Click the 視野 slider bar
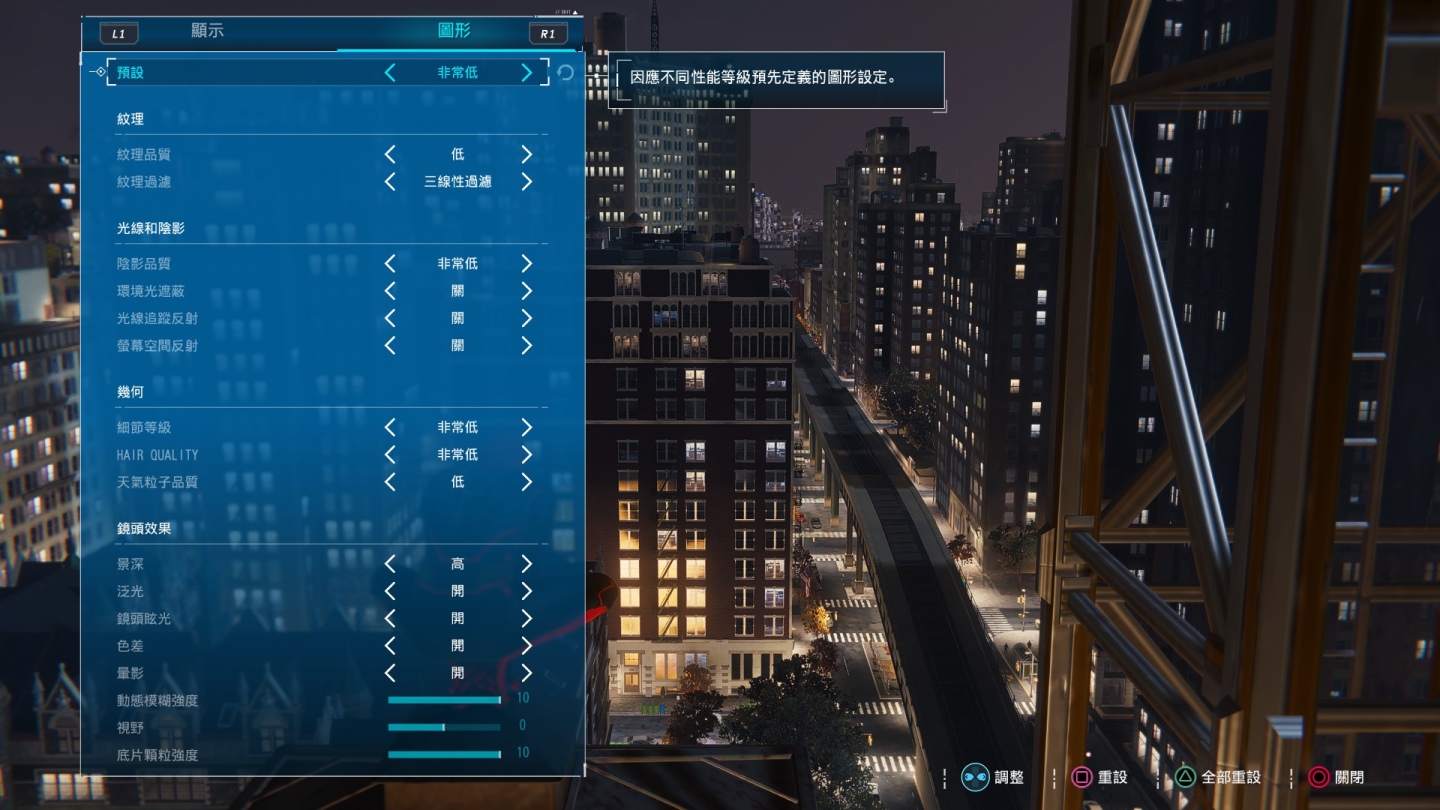Screen dimensions: 1440x810 point(445,727)
